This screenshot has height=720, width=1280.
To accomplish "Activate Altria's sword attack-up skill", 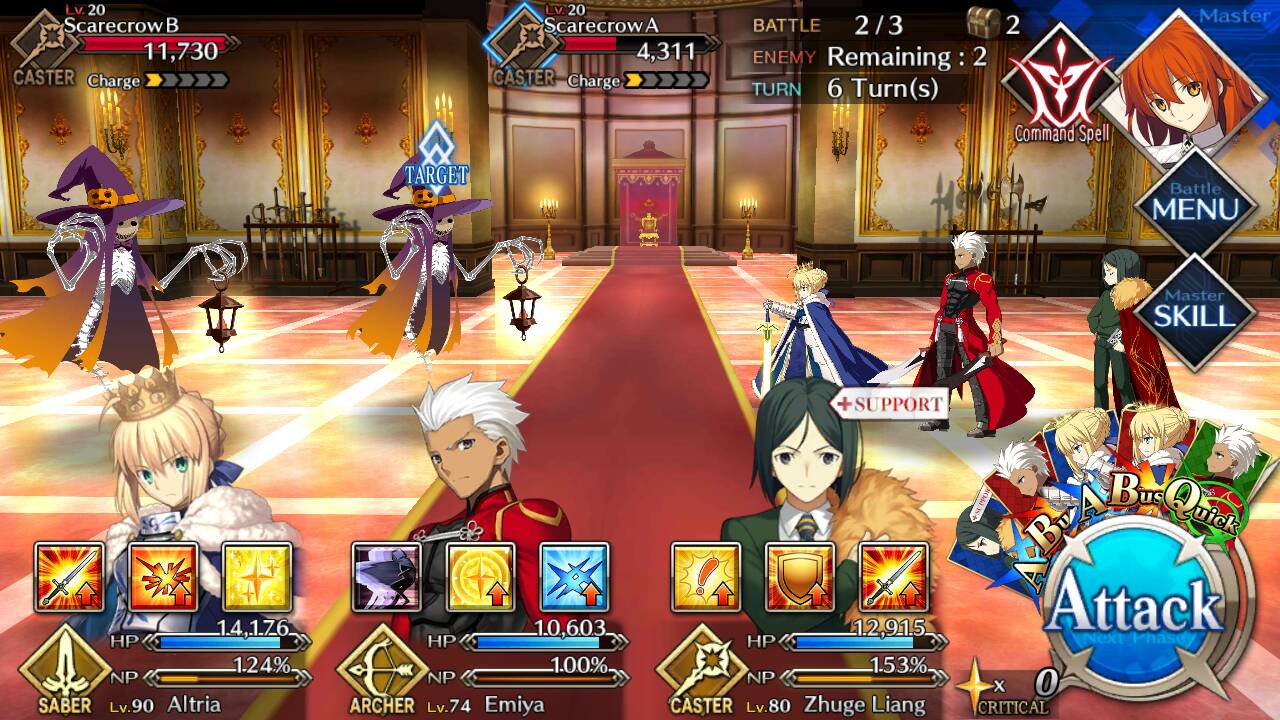I will [x=69, y=577].
